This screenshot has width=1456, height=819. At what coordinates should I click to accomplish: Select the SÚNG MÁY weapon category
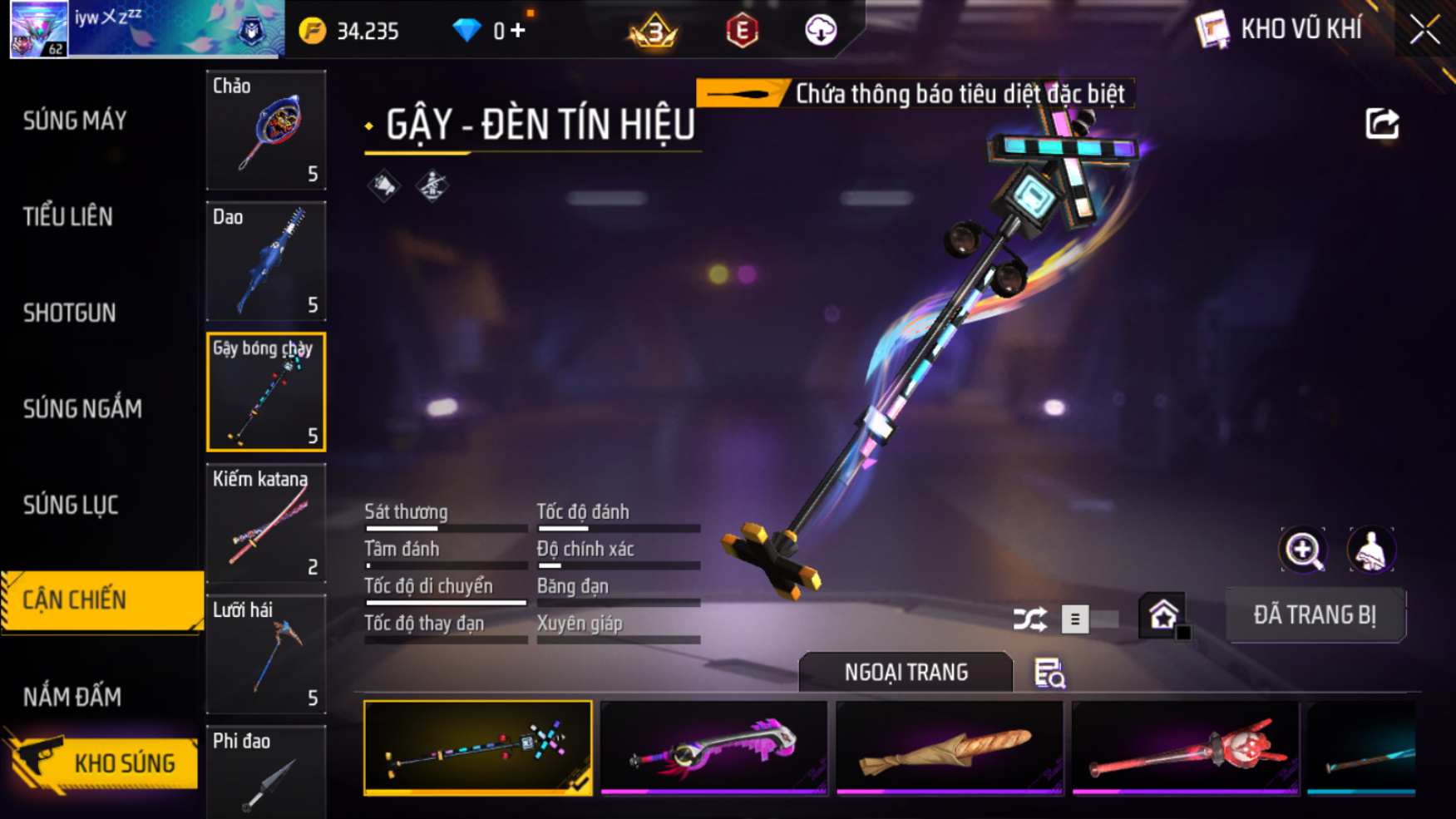coord(75,121)
